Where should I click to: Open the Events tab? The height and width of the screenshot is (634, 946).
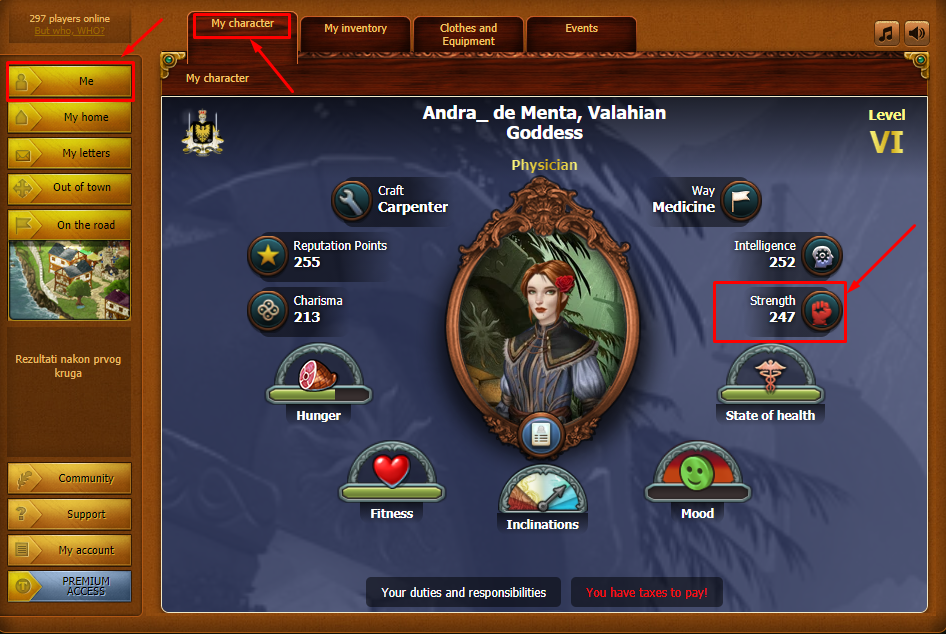[x=581, y=29]
